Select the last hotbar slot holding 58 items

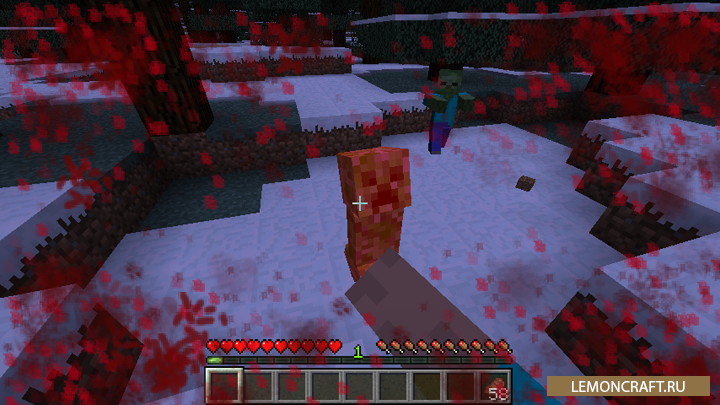tap(495, 386)
